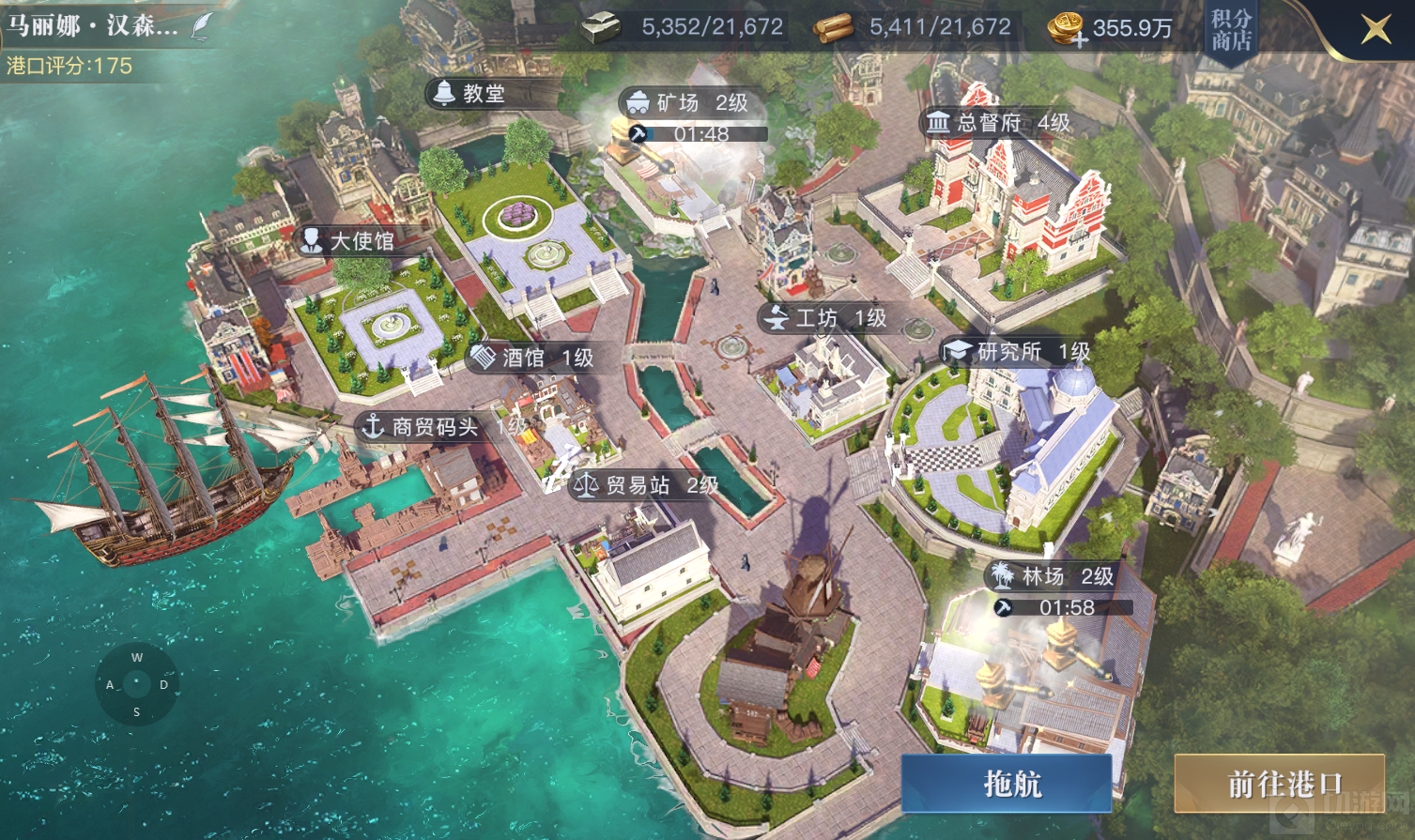Select the 工坊 workshop label

click(x=828, y=318)
